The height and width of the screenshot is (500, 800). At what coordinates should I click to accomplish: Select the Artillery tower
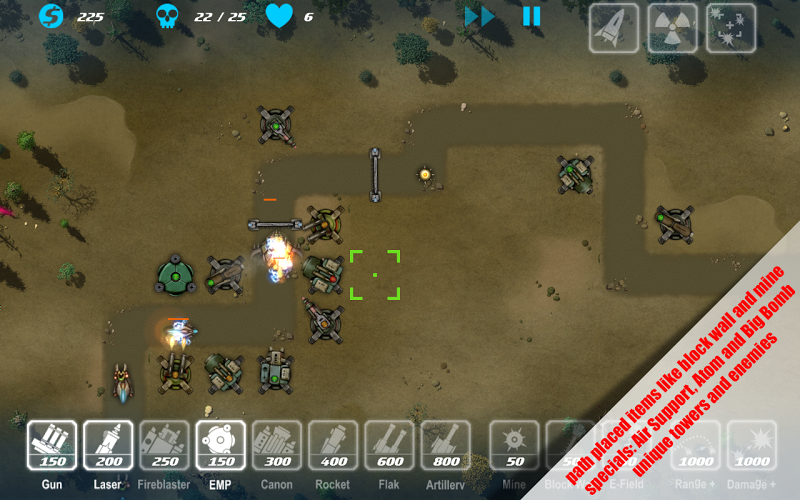pos(446,445)
